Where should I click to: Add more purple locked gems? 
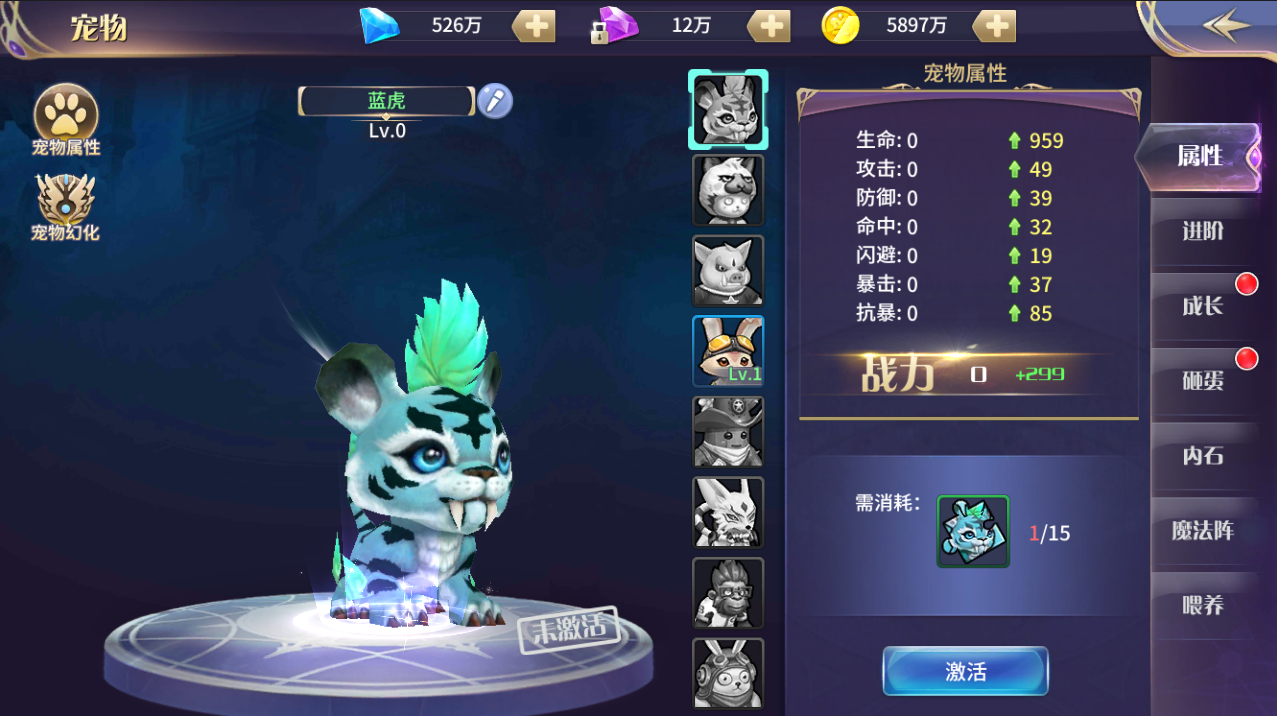769,26
